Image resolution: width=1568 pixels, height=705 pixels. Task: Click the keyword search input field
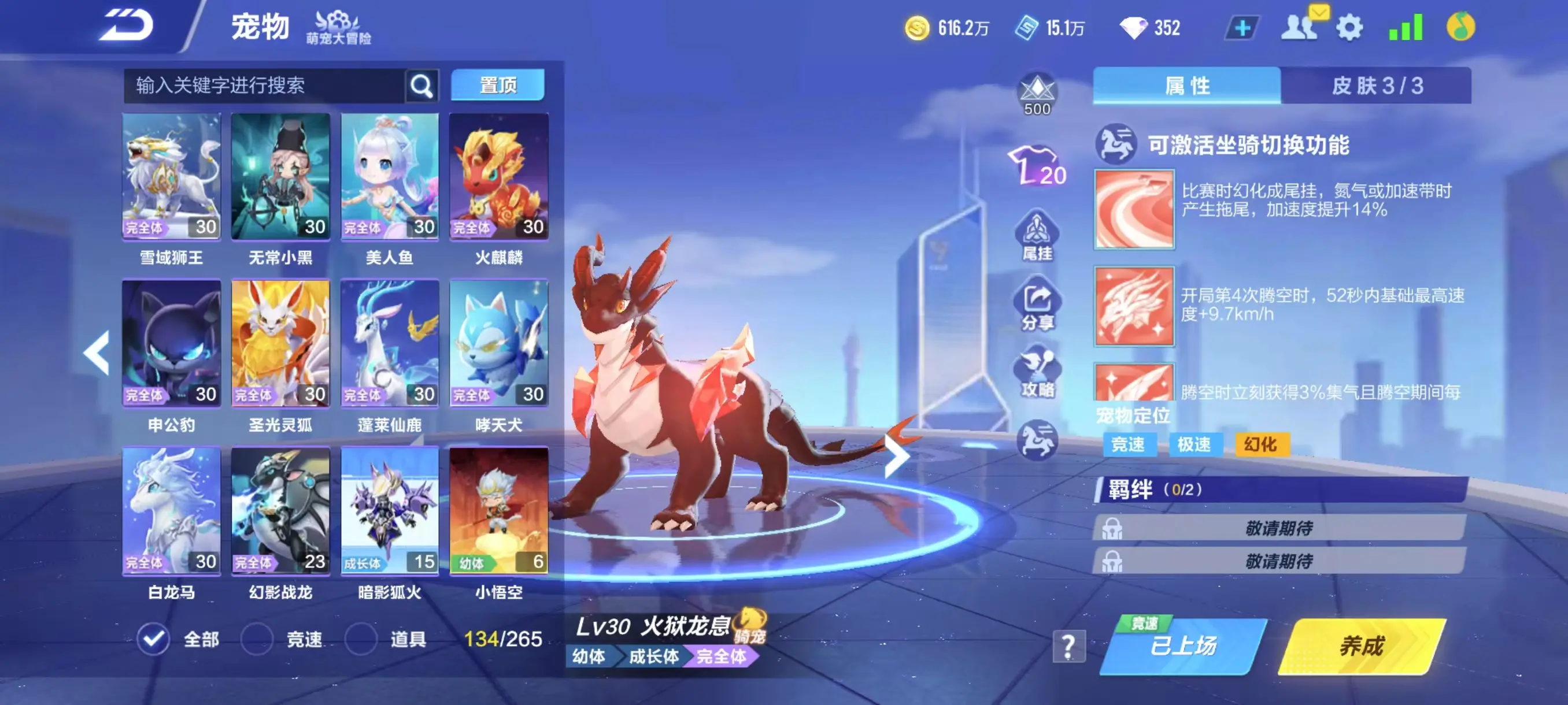click(x=256, y=85)
